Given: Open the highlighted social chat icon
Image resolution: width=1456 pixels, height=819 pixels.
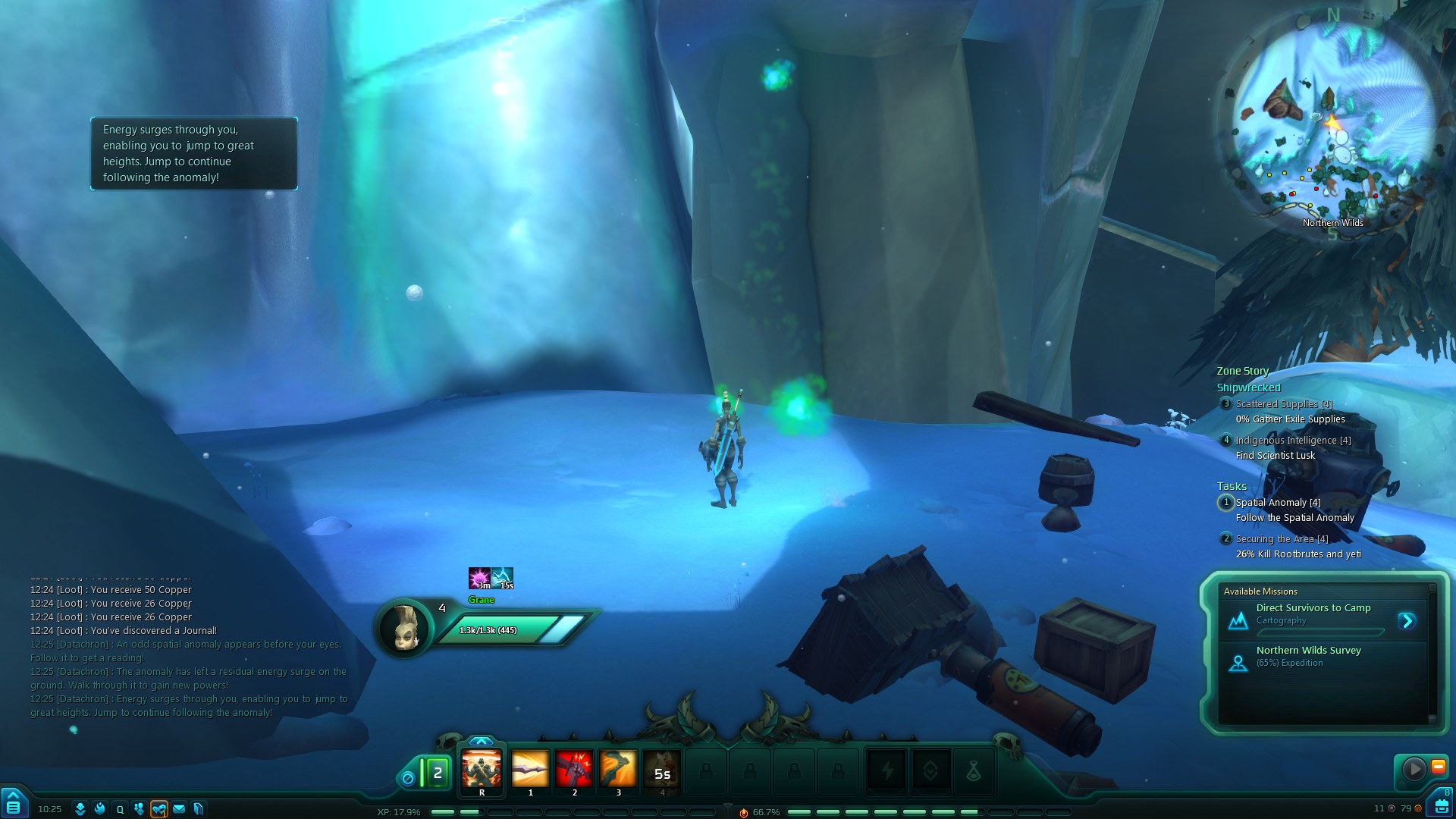Looking at the screenshot, I should point(158,809).
